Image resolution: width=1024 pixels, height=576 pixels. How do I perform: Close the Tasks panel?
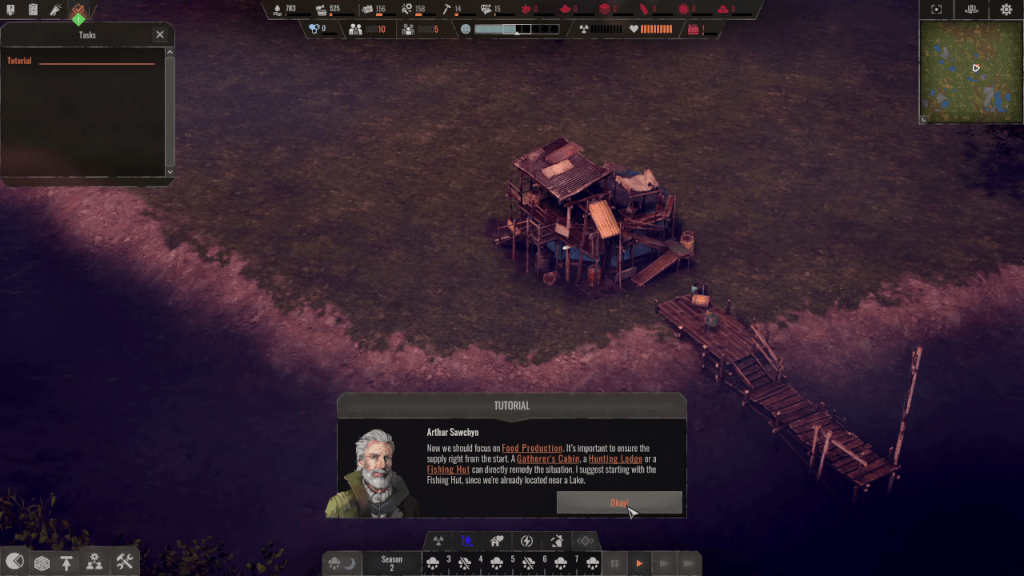point(160,35)
